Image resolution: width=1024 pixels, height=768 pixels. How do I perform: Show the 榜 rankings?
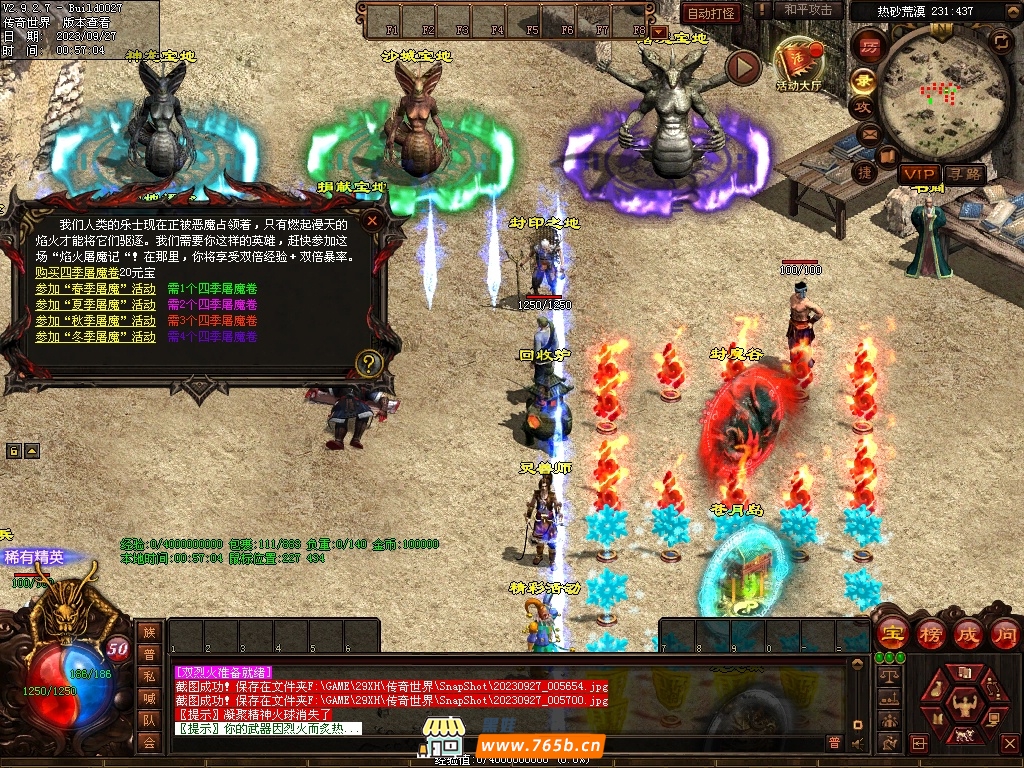(930, 633)
